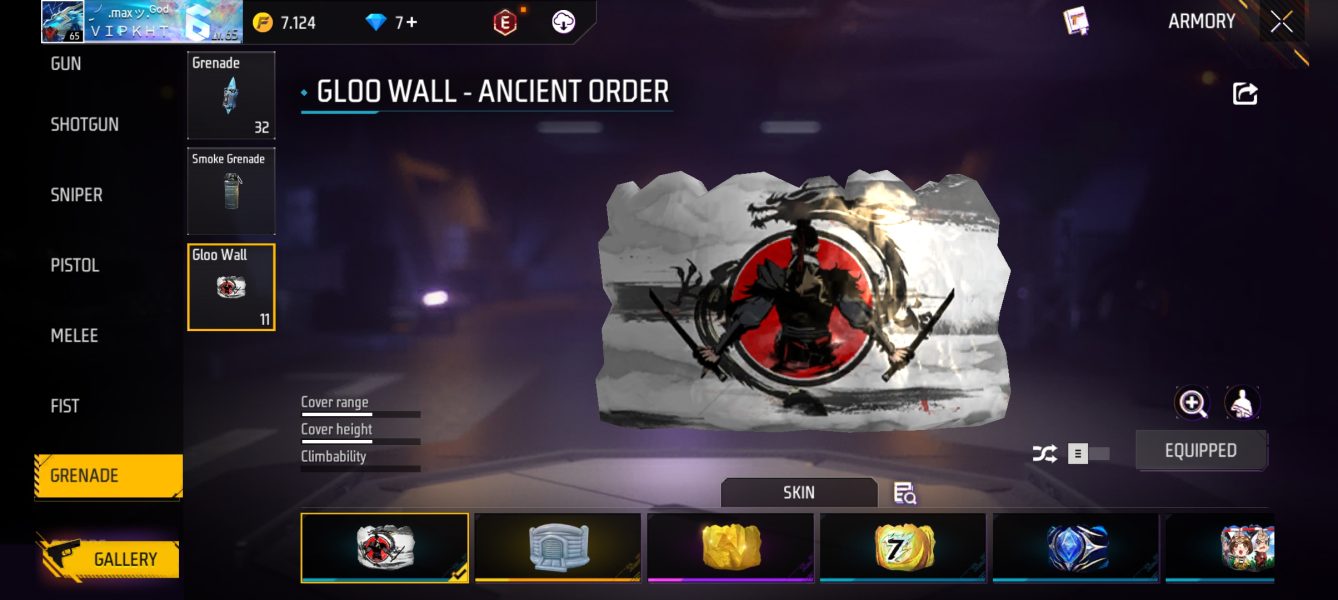
Task: Toggle the random skin shuffle switch
Action: pos(1087,454)
